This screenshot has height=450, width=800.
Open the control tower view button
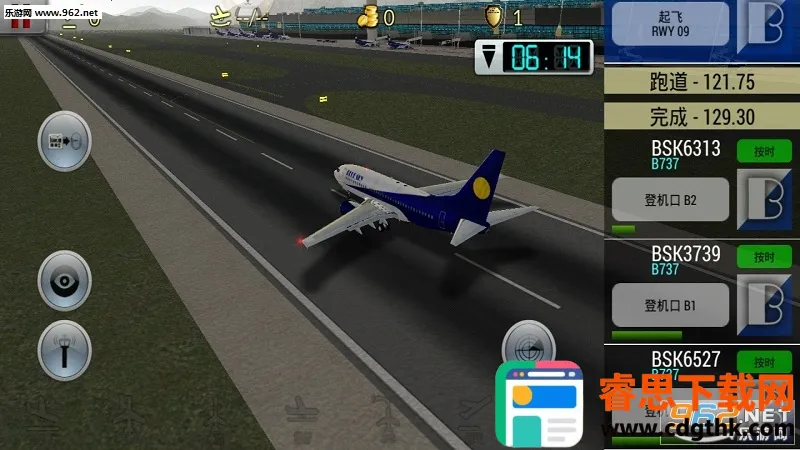(x=64, y=350)
